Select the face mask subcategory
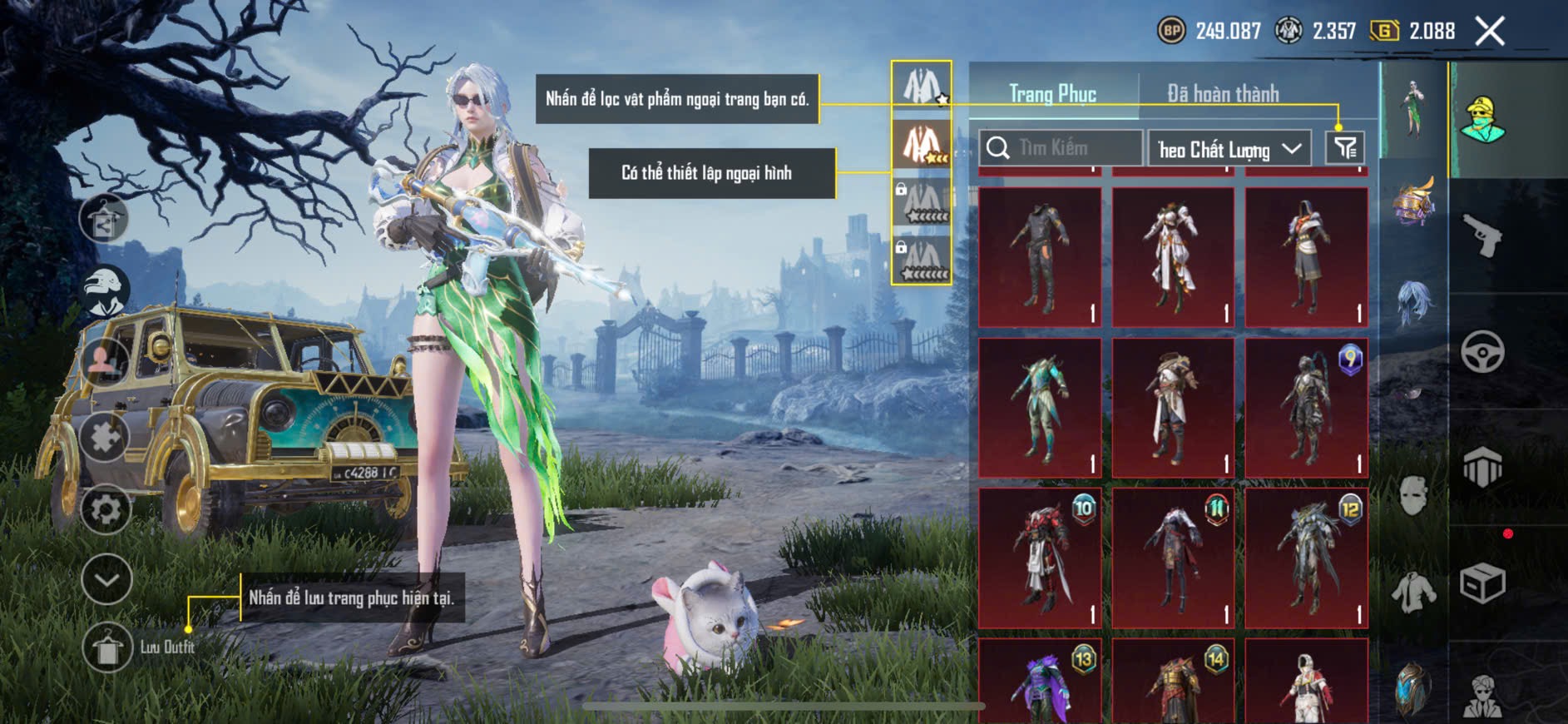Viewport: 1568px width, 724px height. (x=1413, y=496)
